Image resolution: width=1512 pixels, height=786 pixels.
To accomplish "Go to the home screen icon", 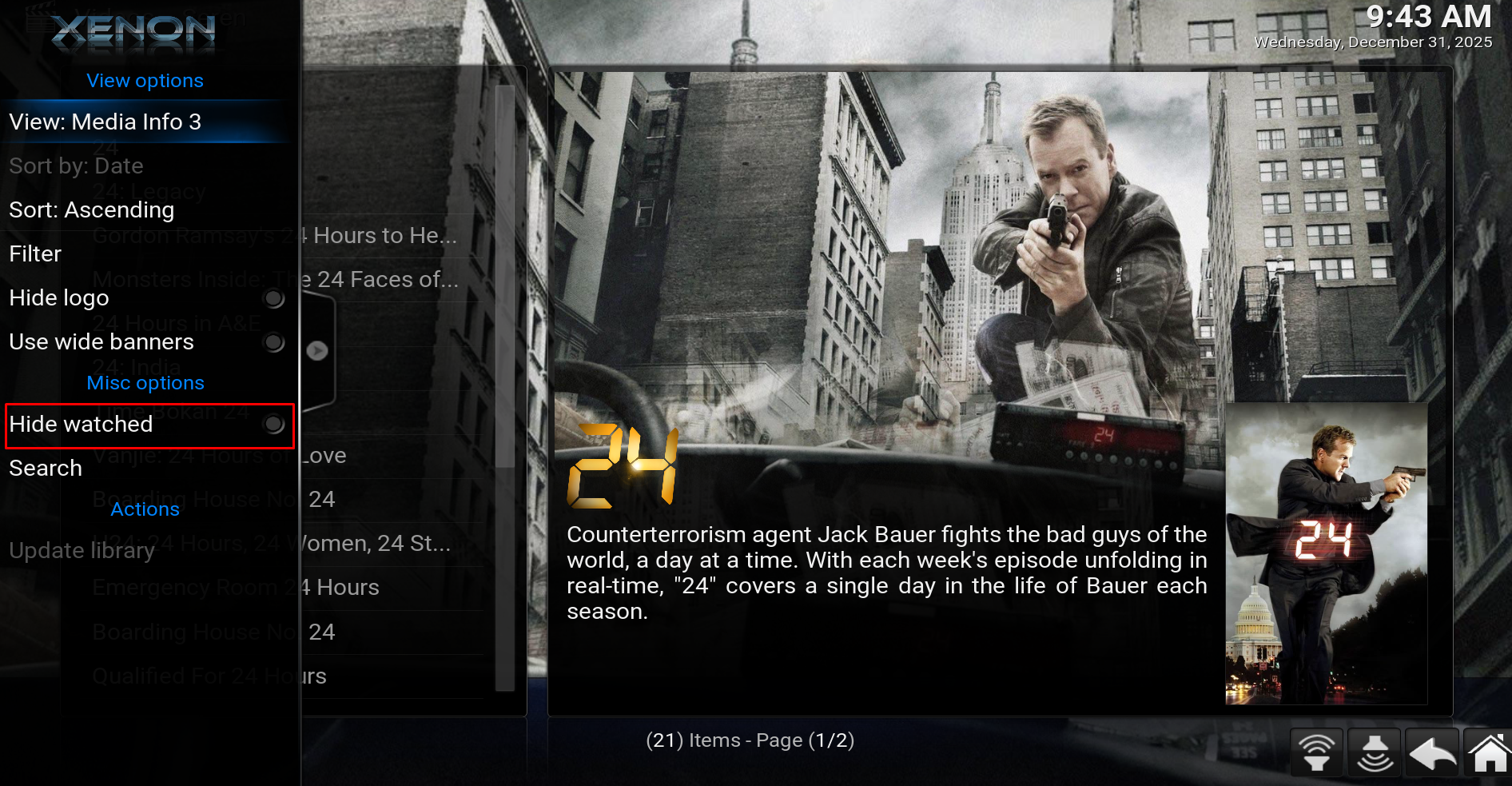I will coord(1489,753).
